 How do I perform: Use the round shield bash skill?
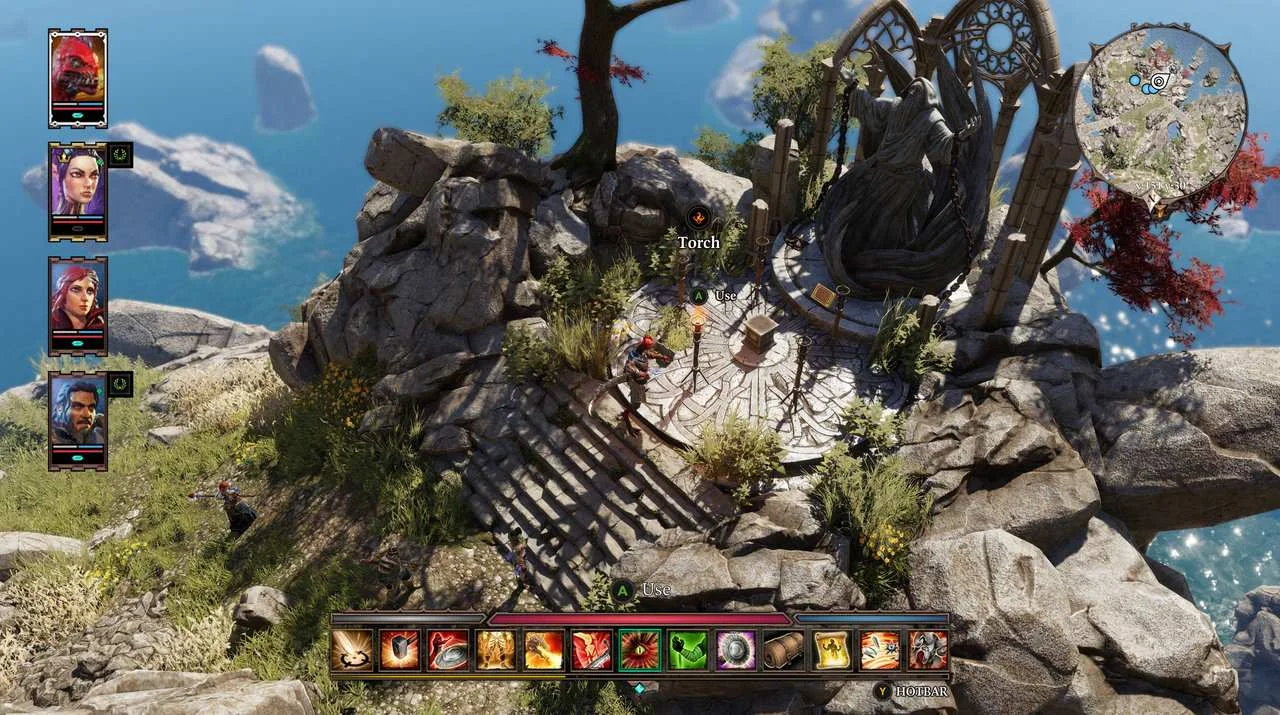click(447, 650)
